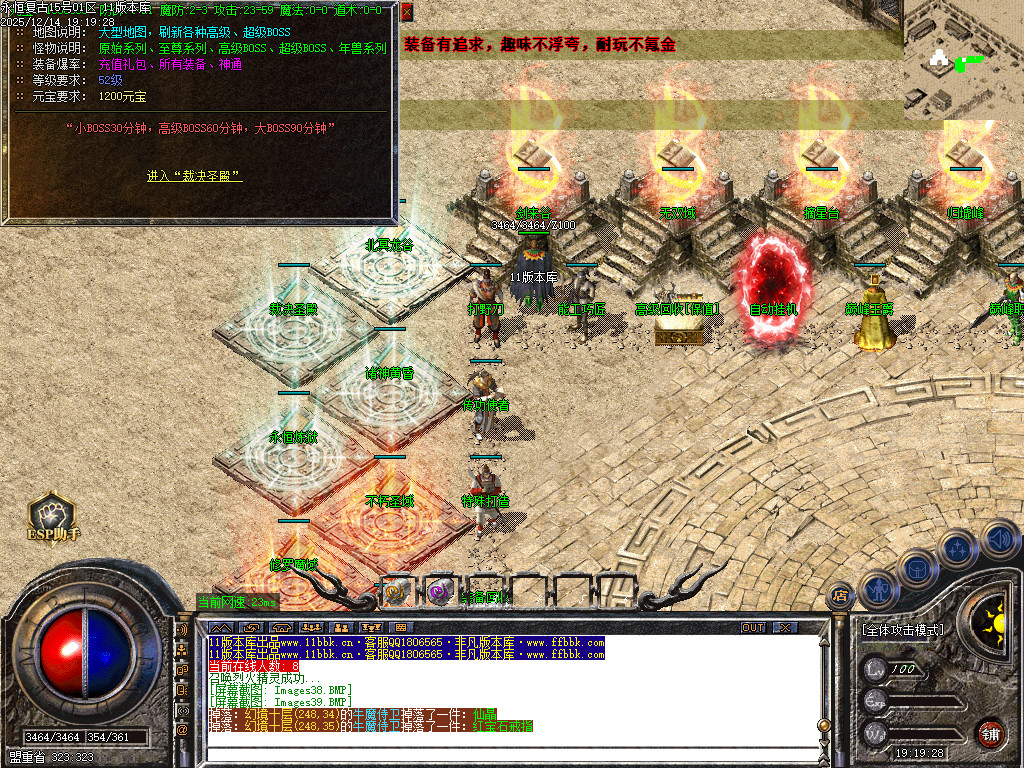1024x768 pixels.
Task: Click the 进入"裁决圣殿" link
Action: coord(194,176)
